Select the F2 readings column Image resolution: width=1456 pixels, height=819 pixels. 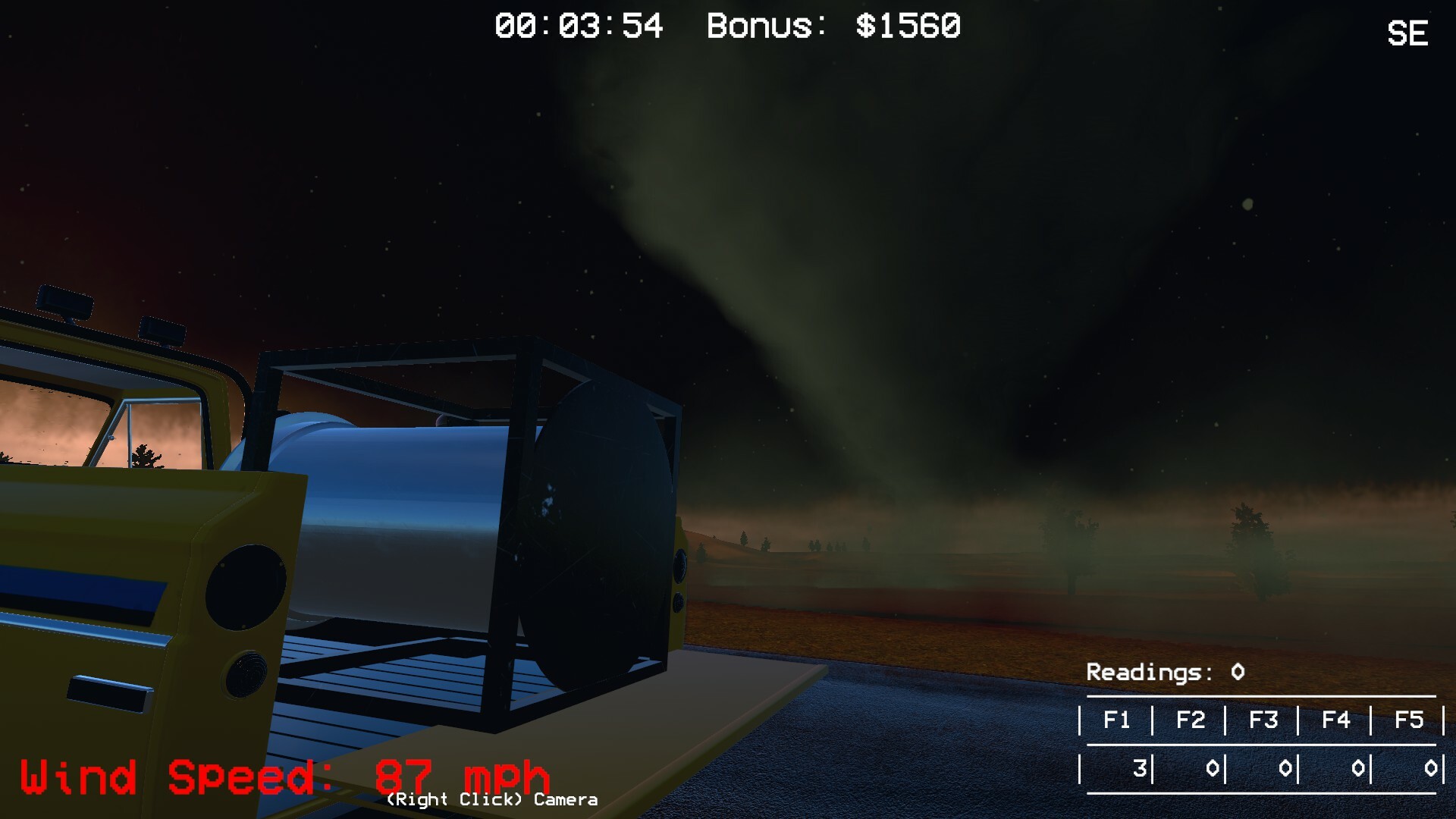(x=1191, y=720)
